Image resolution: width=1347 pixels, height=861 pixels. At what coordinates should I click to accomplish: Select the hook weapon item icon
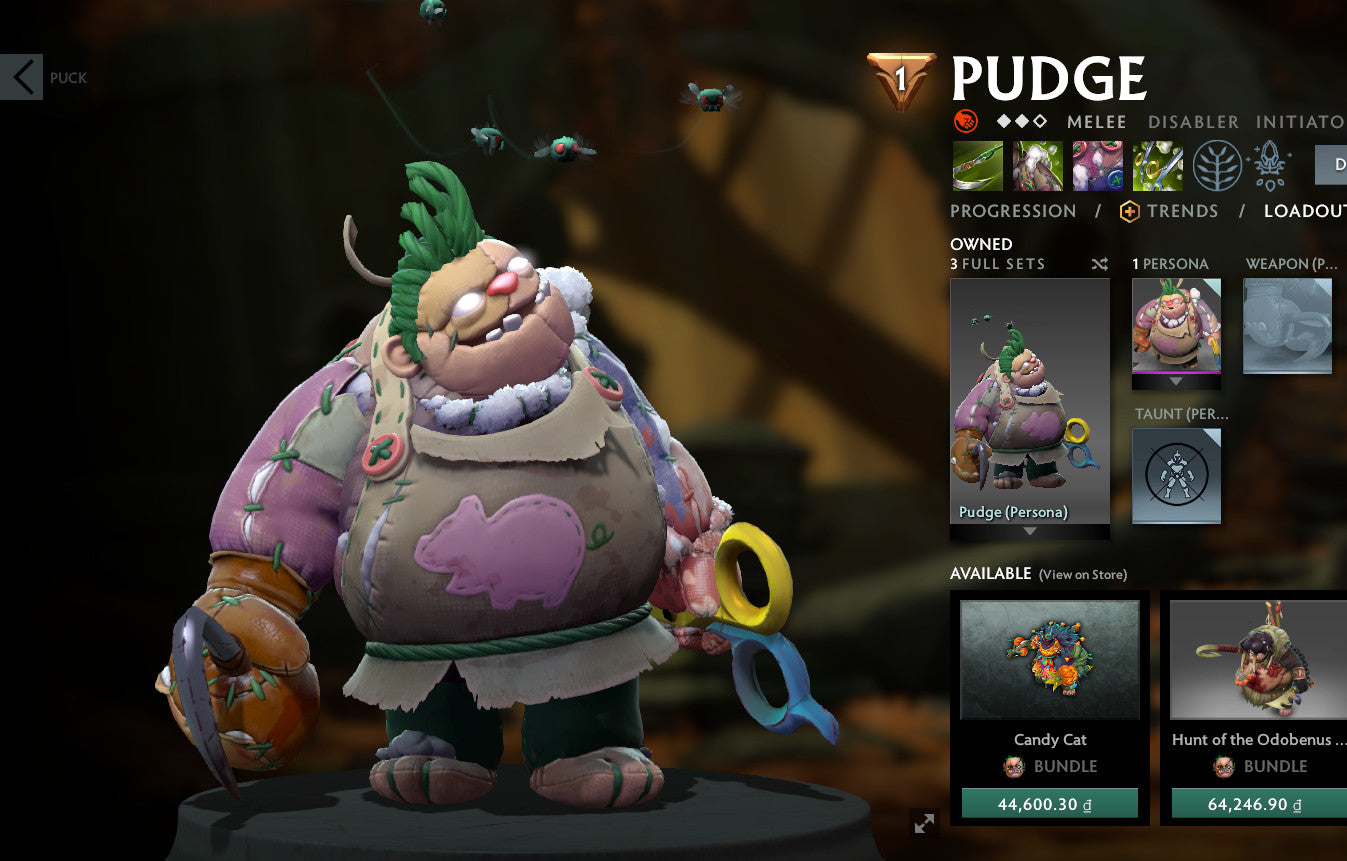coord(977,165)
